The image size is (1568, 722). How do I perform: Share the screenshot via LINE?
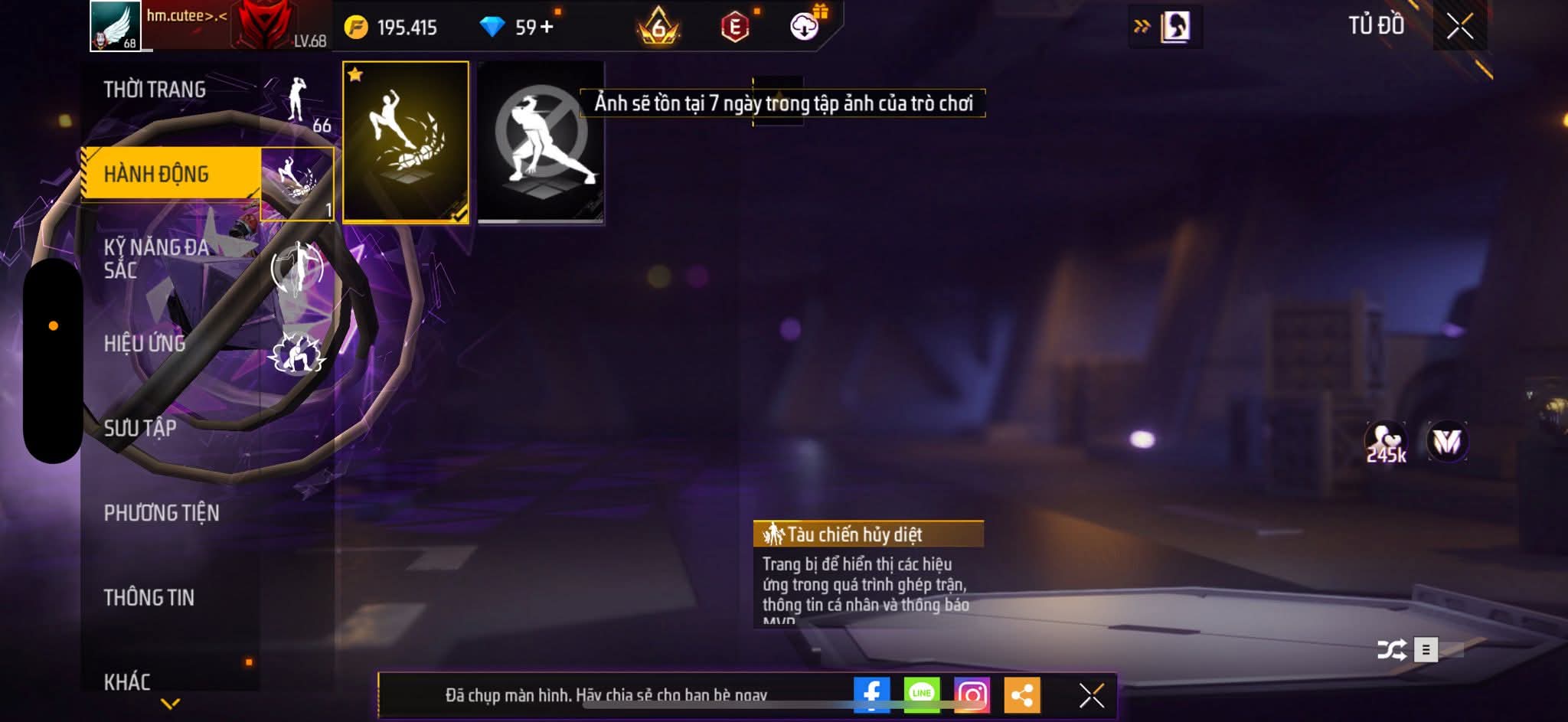coord(922,695)
